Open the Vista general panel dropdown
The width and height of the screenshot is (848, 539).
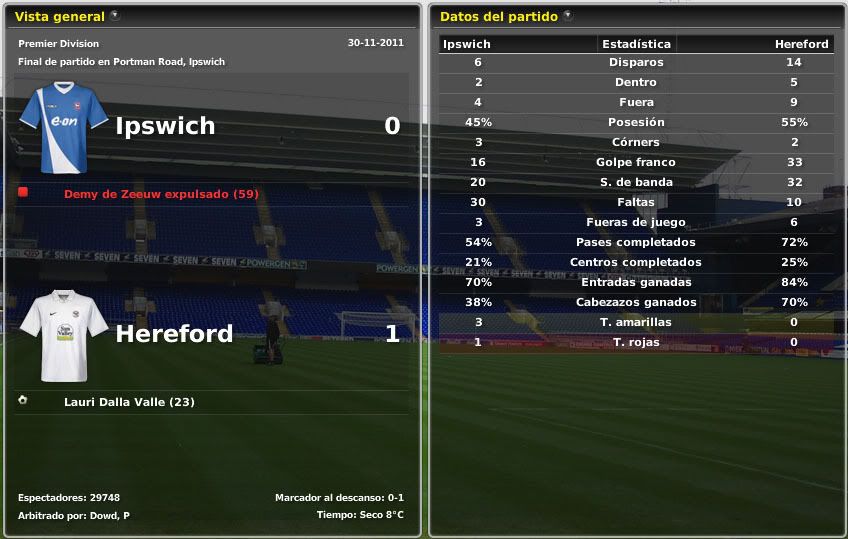(x=115, y=16)
